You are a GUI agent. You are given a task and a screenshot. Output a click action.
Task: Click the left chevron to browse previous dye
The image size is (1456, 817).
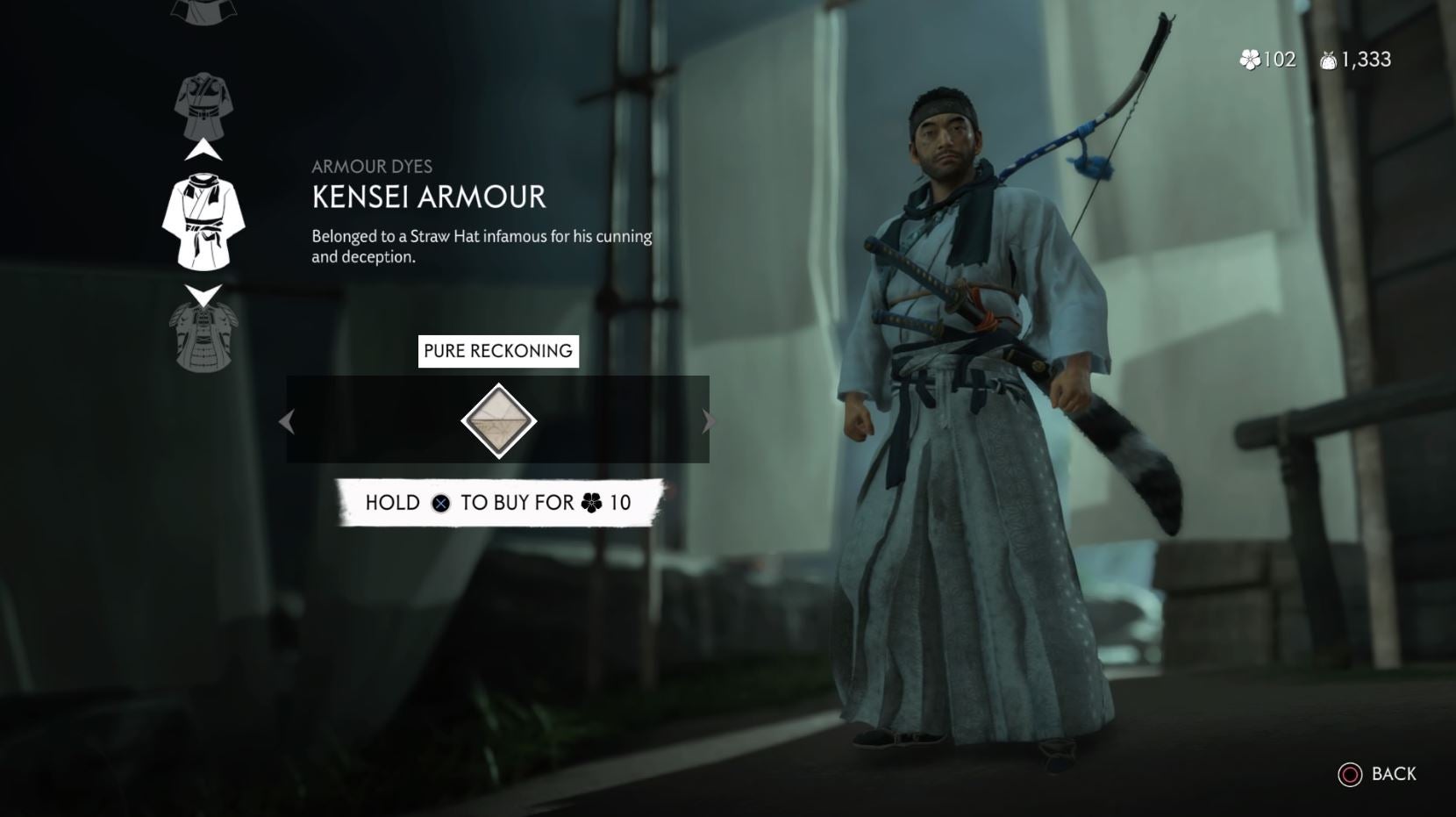coord(288,421)
